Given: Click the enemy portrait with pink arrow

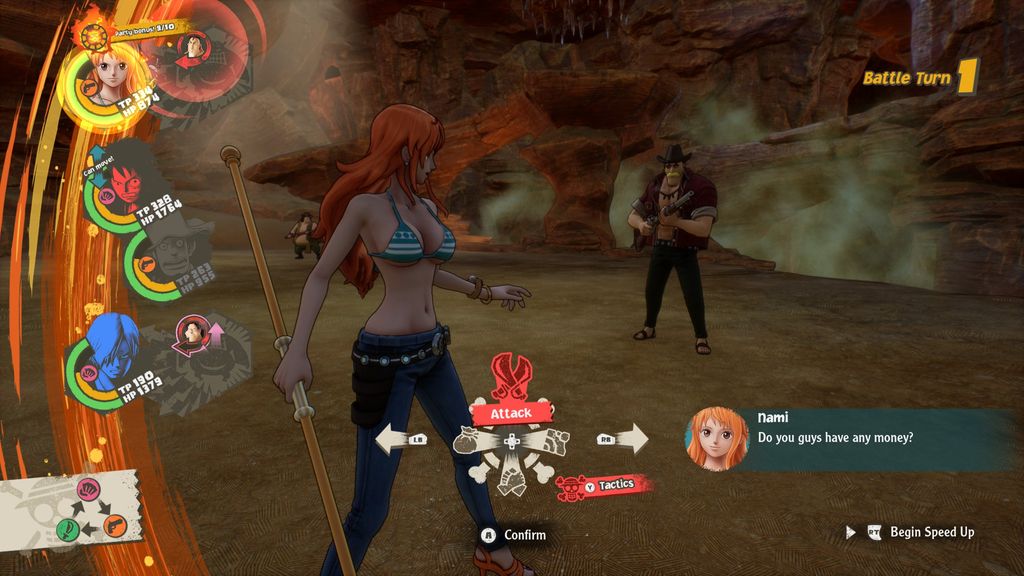Looking at the screenshot, I should coord(191,333).
